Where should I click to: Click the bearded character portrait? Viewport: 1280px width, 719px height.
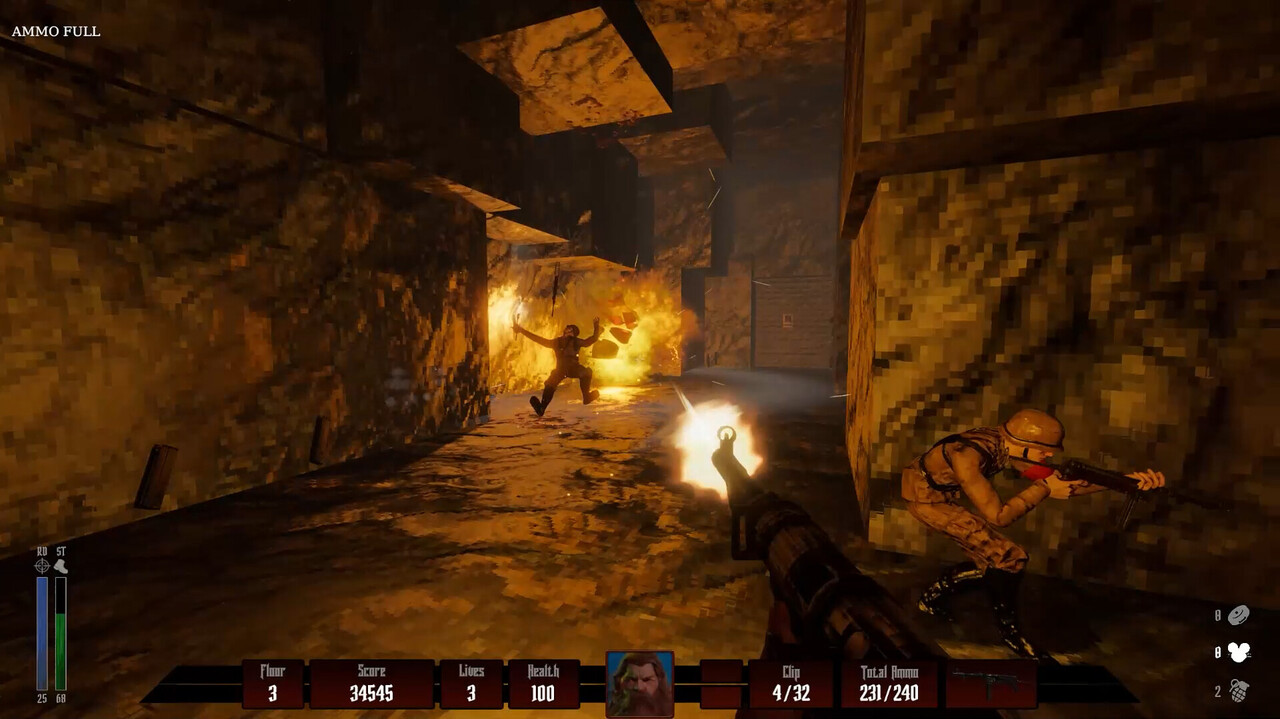tap(640, 684)
